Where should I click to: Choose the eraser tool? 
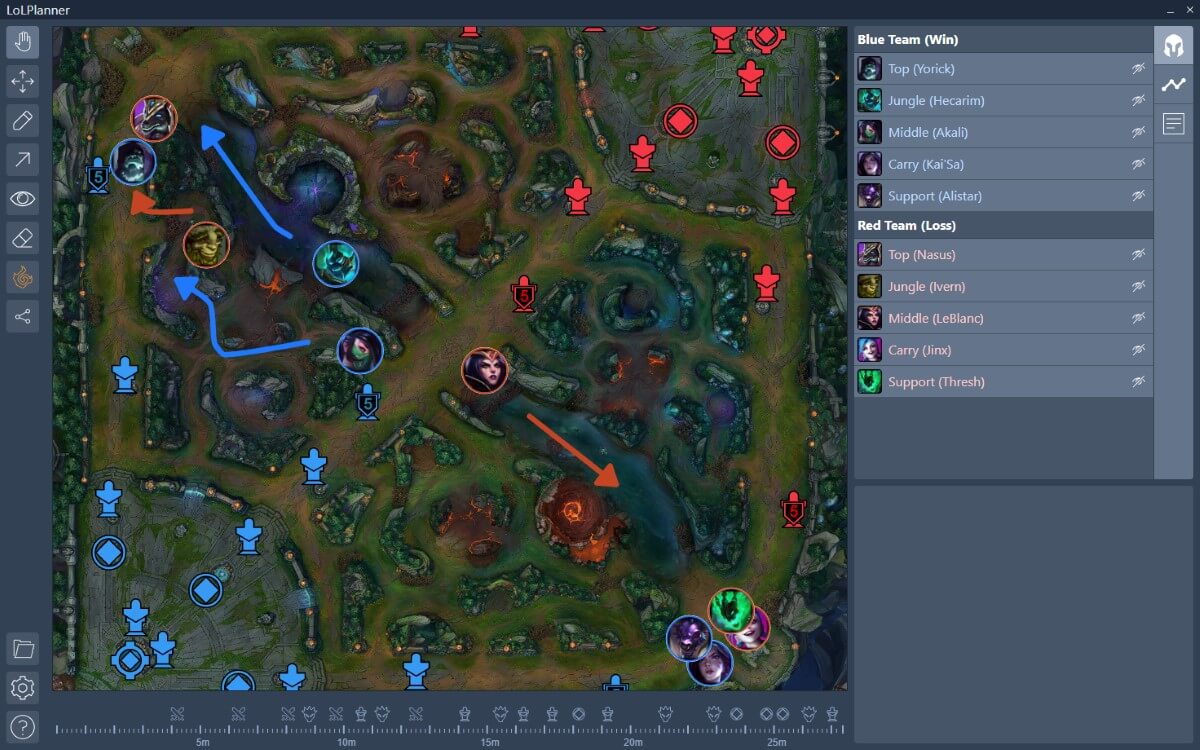click(x=23, y=238)
